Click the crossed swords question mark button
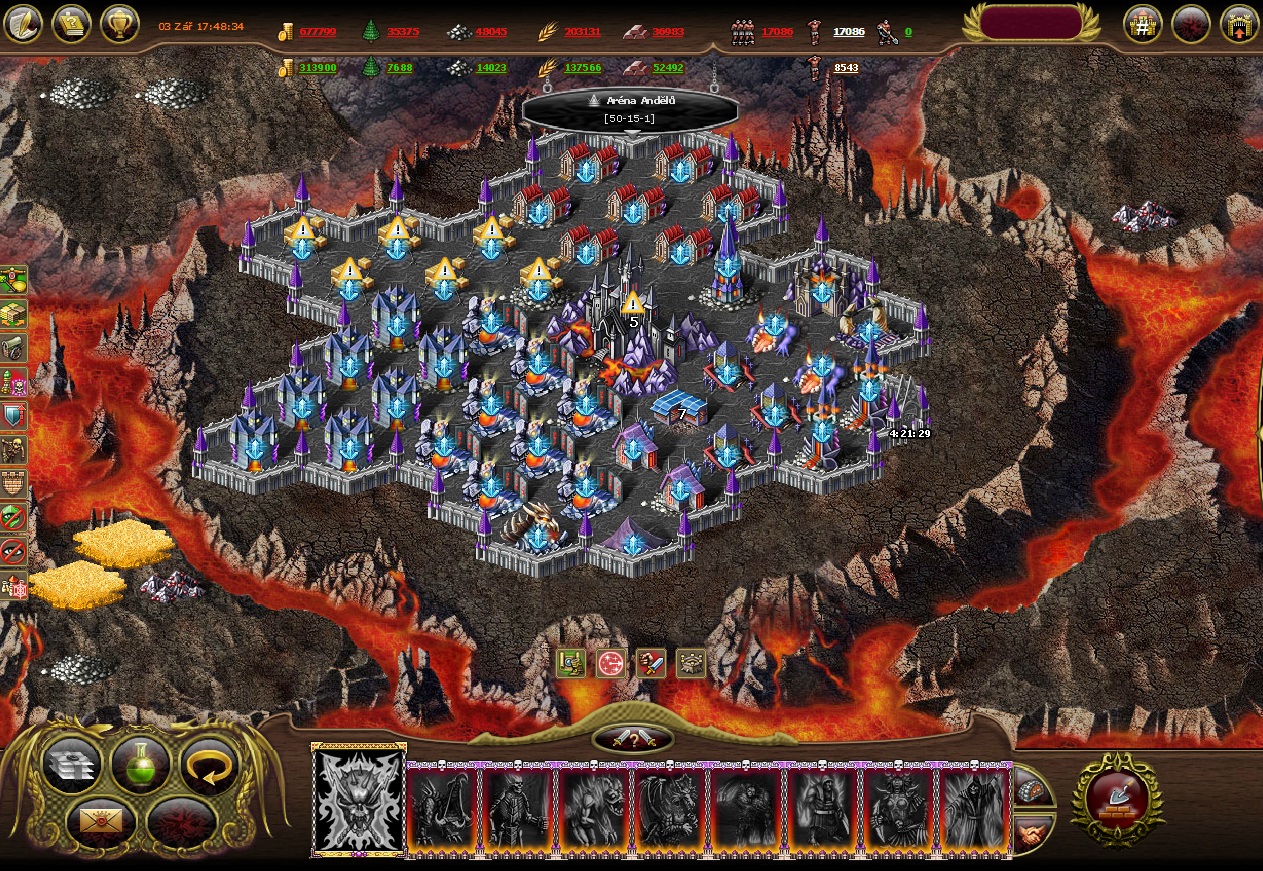 (632, 739)
